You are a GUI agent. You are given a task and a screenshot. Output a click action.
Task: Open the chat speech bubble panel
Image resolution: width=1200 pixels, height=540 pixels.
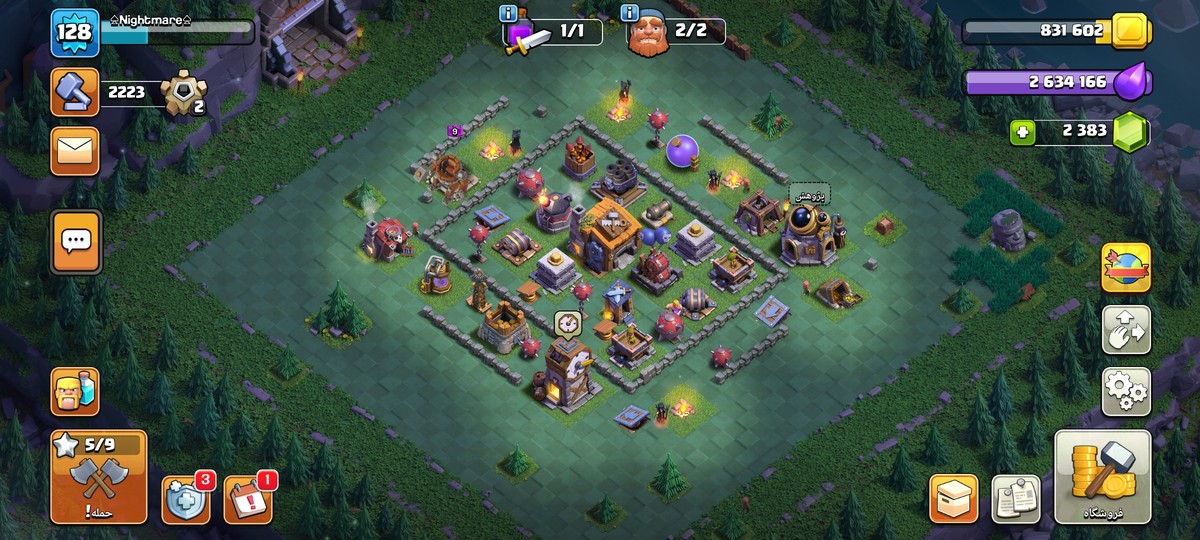click(x=75, y=241)
